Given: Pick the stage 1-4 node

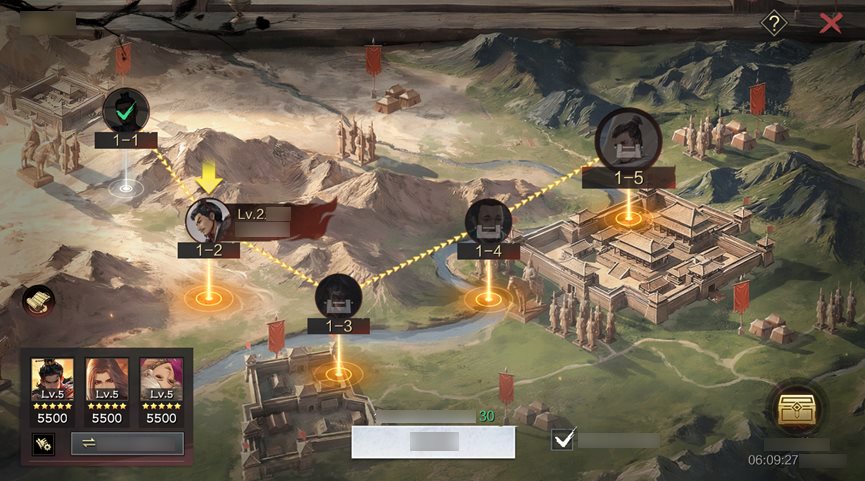Looking at the screenshot, I should tap(487, 222).
